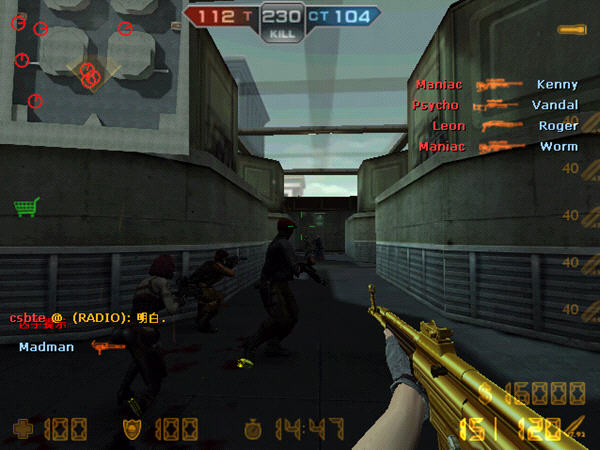
Task: Select the Leon killed Roger feed row
Action: tap(497, 126)
